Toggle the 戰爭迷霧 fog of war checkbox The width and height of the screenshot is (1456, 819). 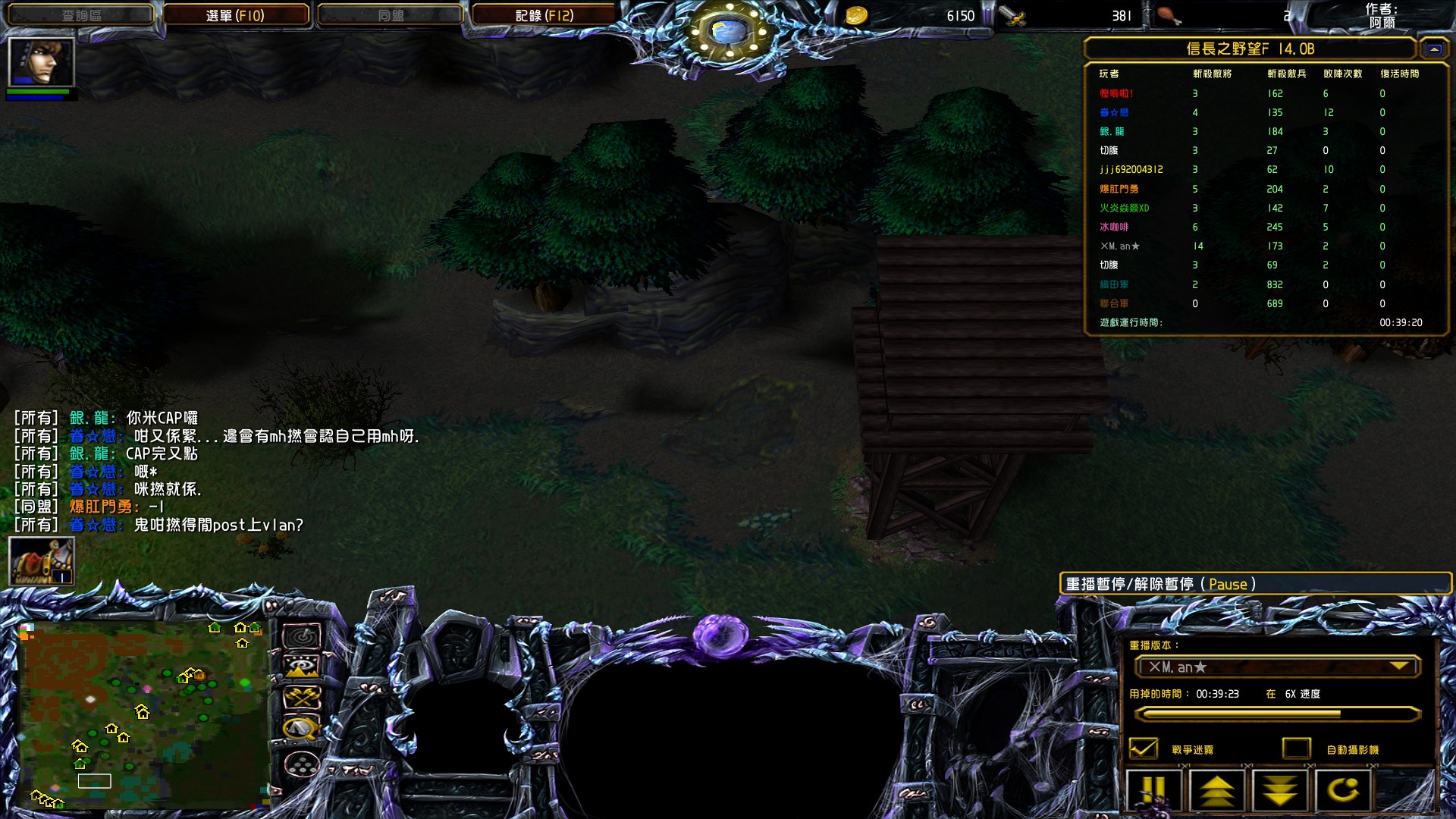(x=1144, y=748)
